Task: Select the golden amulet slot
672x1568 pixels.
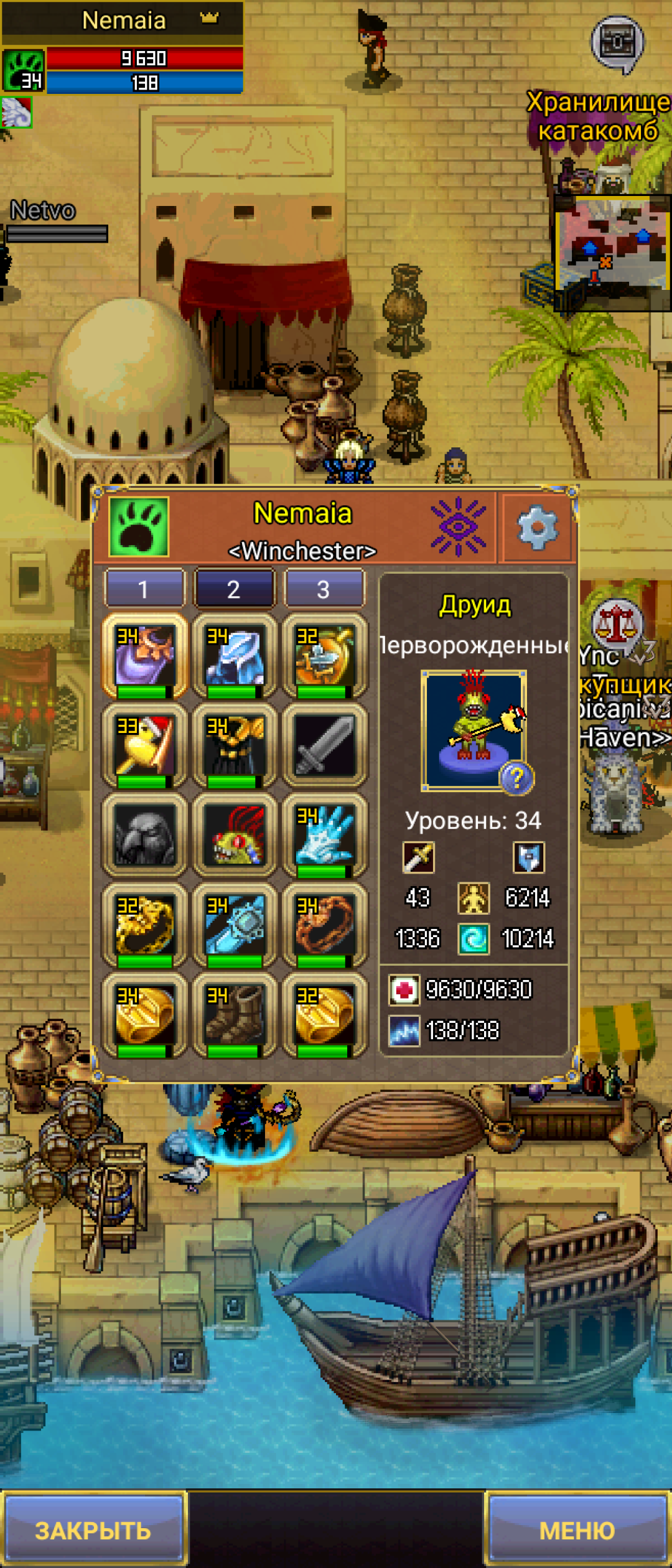Action: click(x=324, y=656)
